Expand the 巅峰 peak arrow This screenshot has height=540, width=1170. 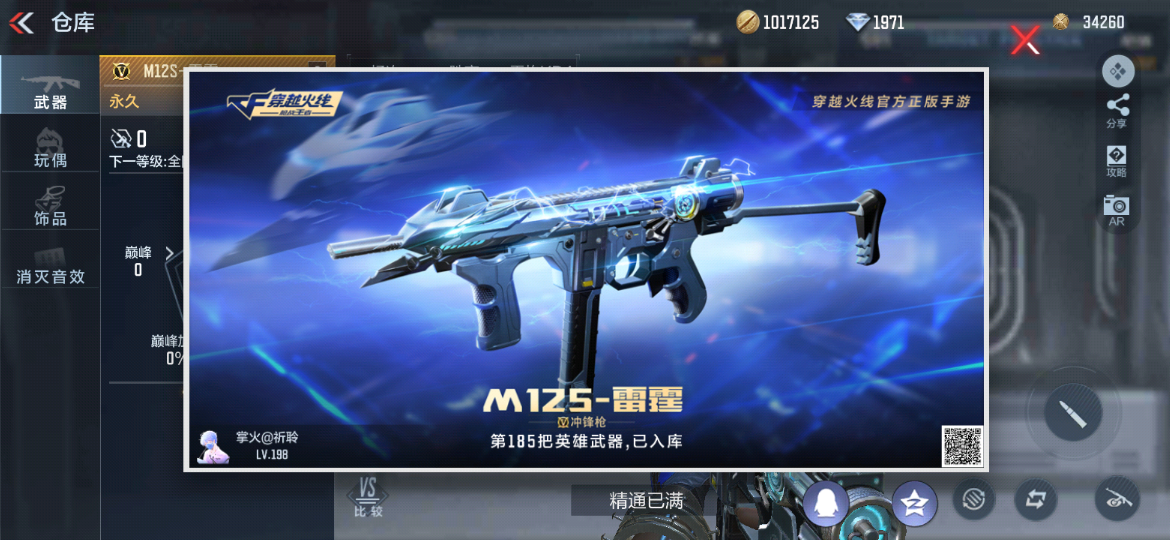click(x=168, y=253)
